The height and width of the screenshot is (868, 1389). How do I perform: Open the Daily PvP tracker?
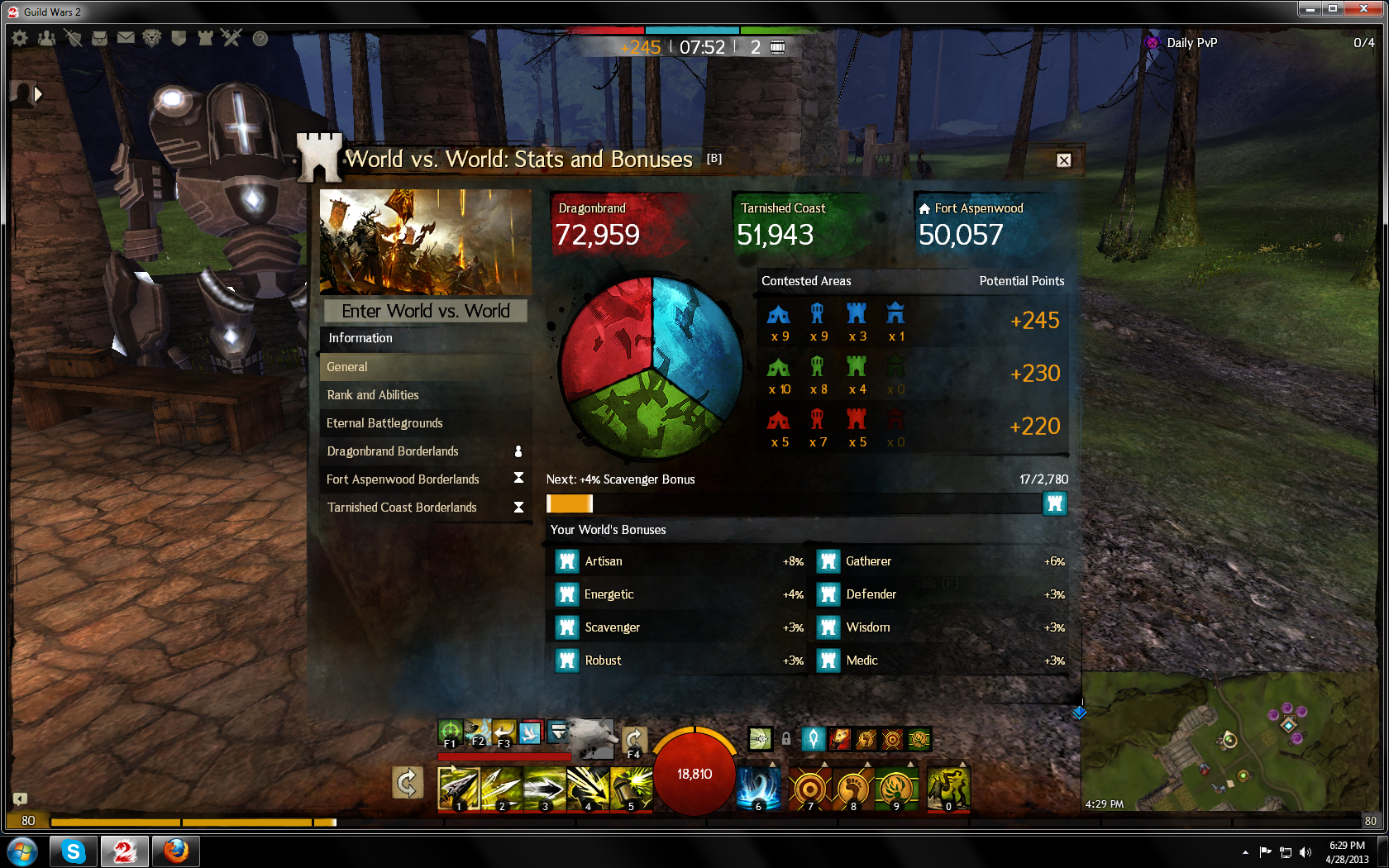(x=1191, y=43)
